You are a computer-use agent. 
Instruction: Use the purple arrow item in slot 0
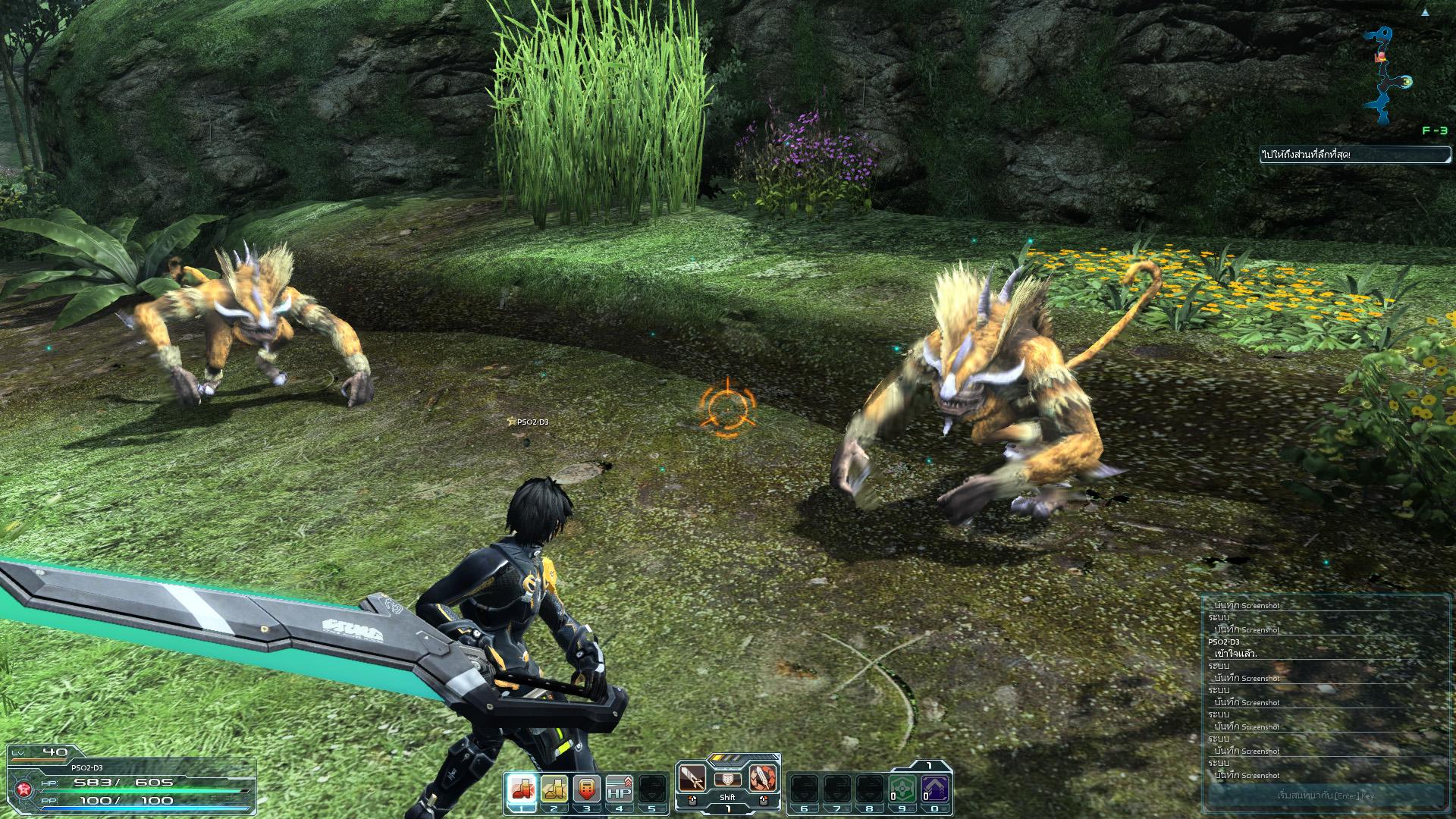(x=935, y=789)
